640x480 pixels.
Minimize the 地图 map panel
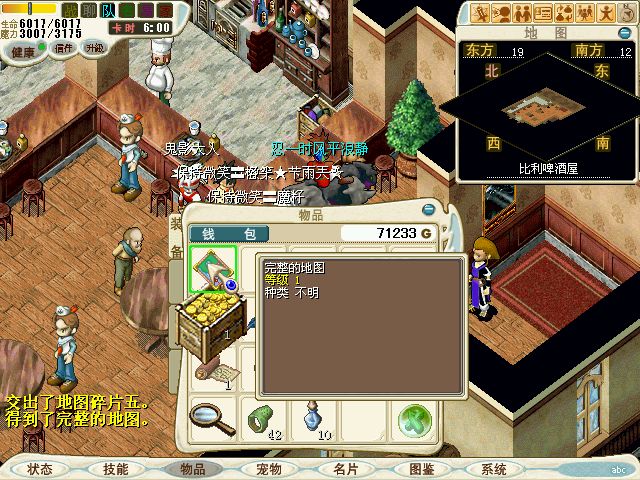coord(625,33)
